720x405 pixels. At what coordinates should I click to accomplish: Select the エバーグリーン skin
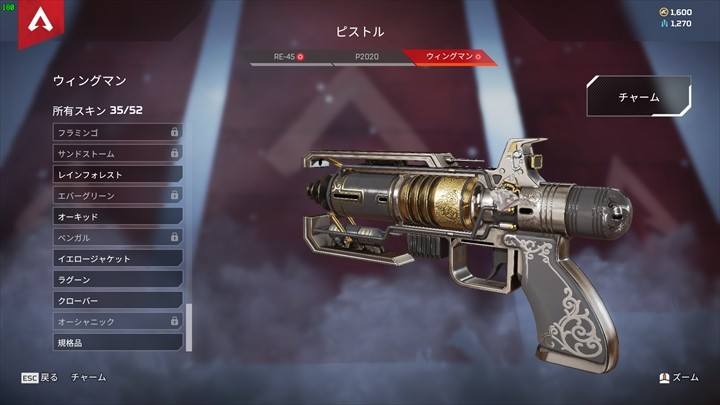pyautogui.click(x=116, y=195)
